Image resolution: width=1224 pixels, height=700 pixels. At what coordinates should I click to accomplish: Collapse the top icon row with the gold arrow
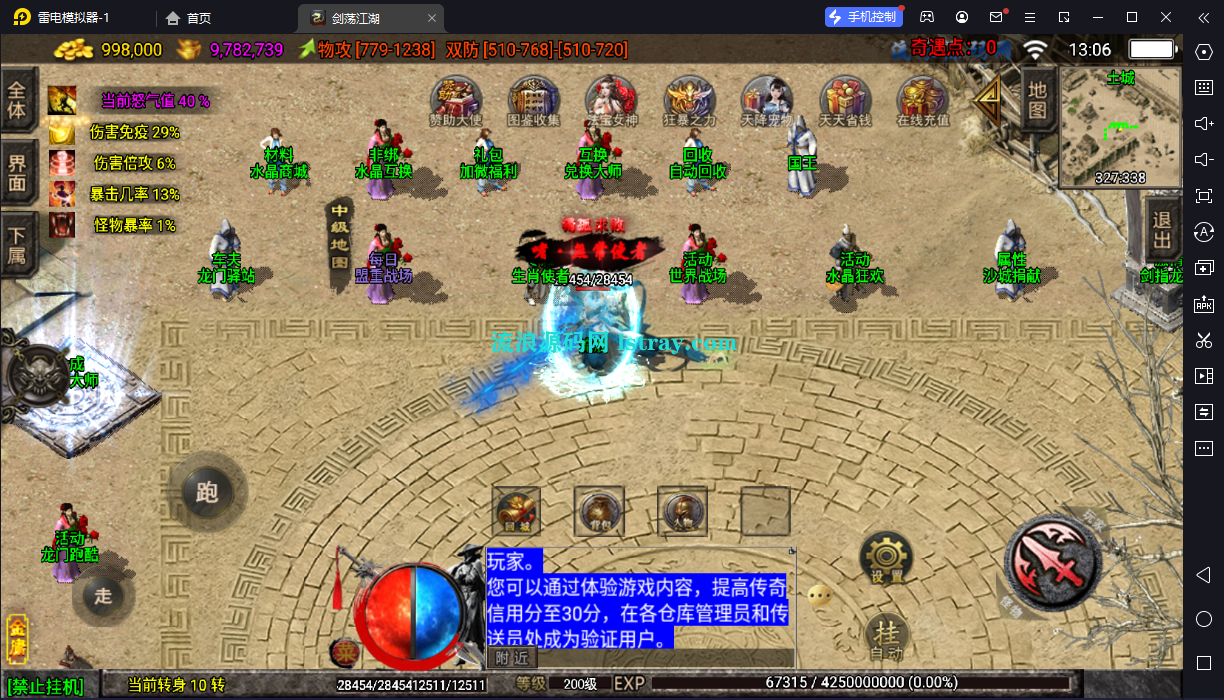(x=990, y=100)
